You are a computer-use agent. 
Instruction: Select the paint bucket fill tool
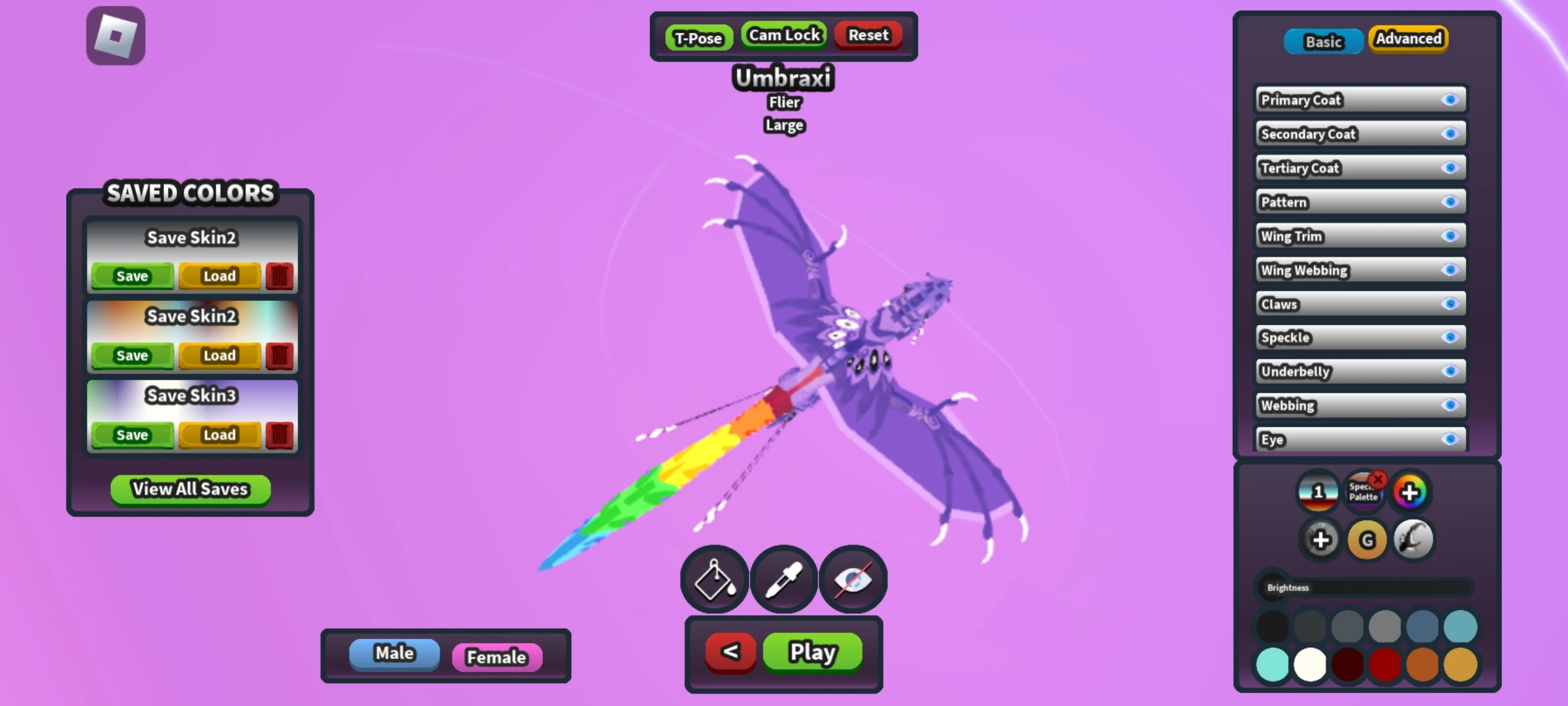714,579
